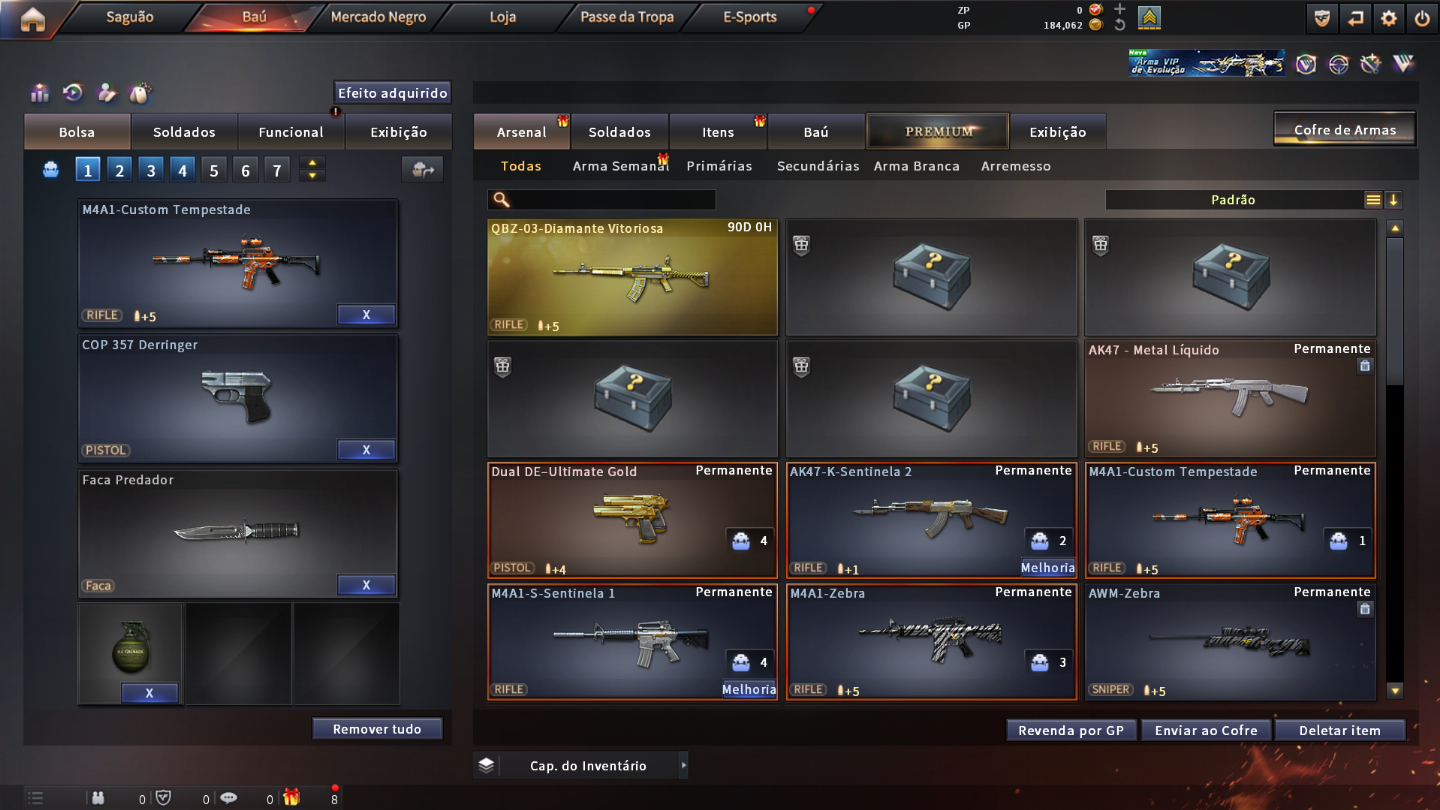The height and width of the screenshot is (810, 1440).
Task: Open Passe da Tropa
Action: click(627, 17)
